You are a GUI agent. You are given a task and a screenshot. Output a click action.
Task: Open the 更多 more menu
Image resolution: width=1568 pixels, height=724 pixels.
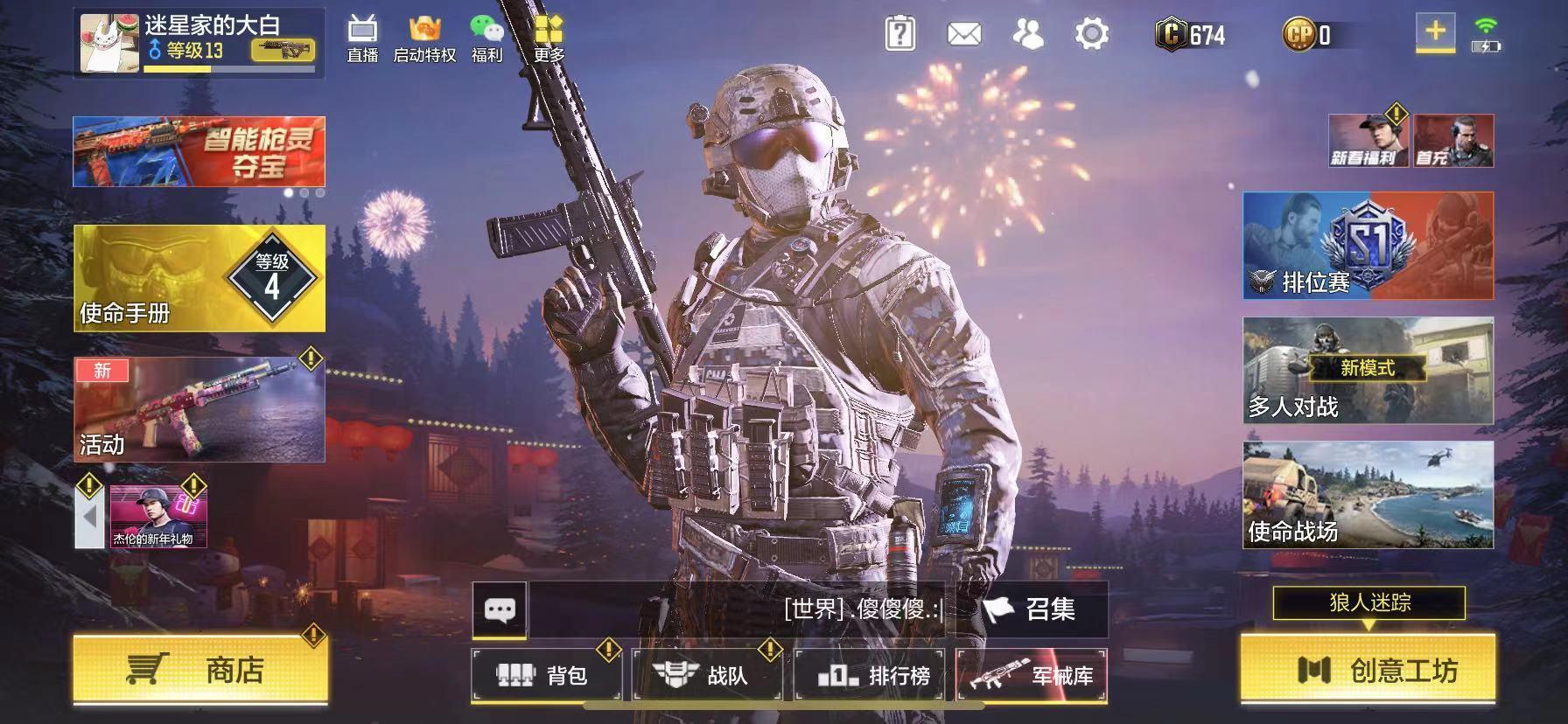pos(549,37)
